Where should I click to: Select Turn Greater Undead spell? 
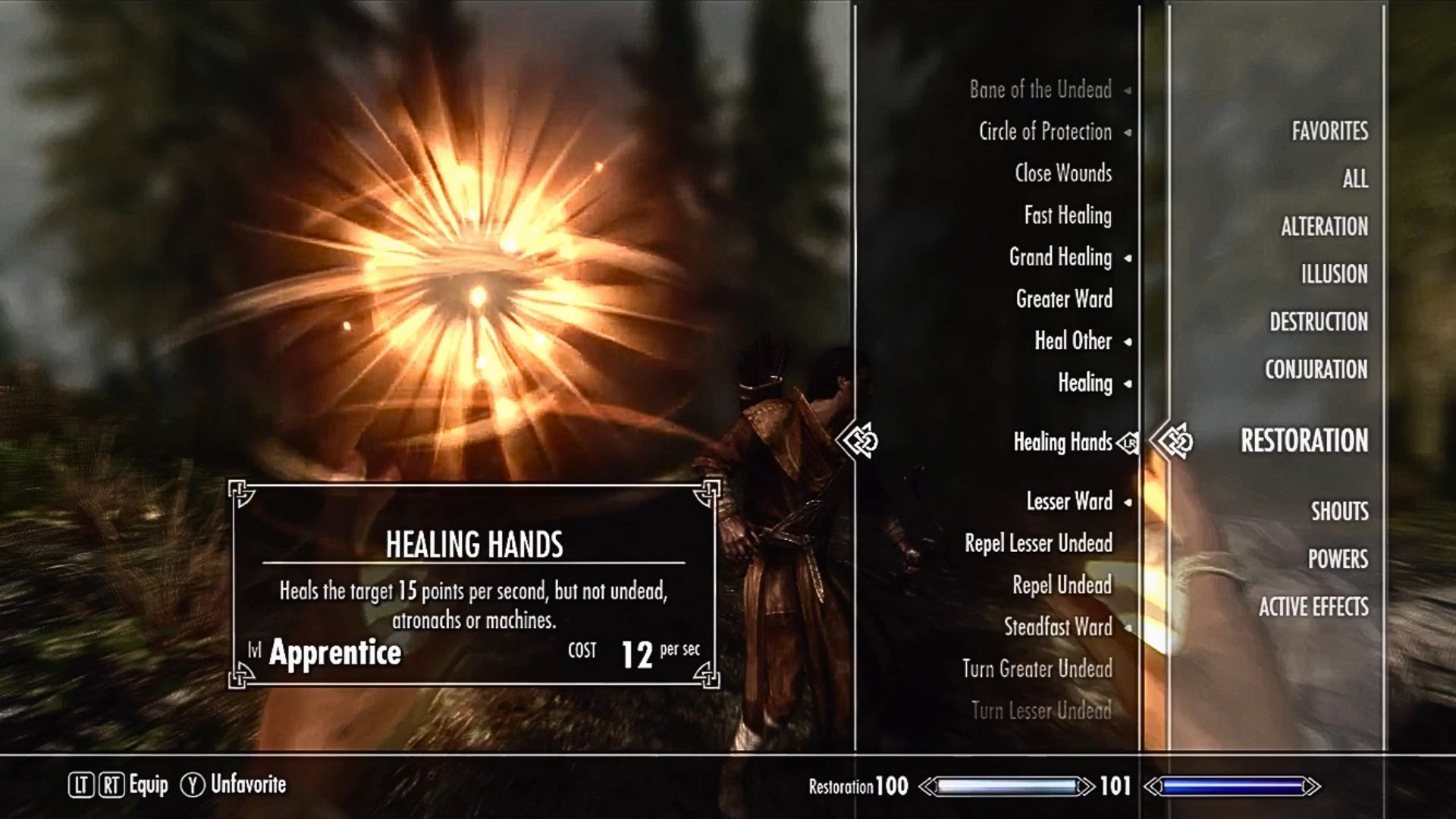pos(1037,669)
